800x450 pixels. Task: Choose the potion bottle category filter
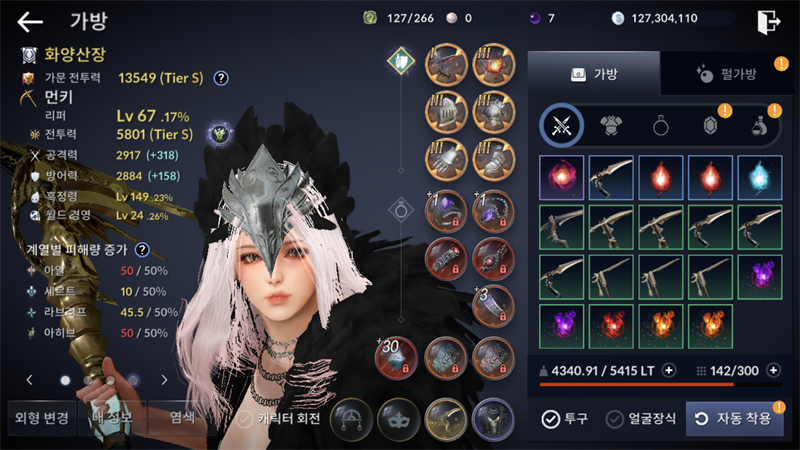[x=759, y=126]
